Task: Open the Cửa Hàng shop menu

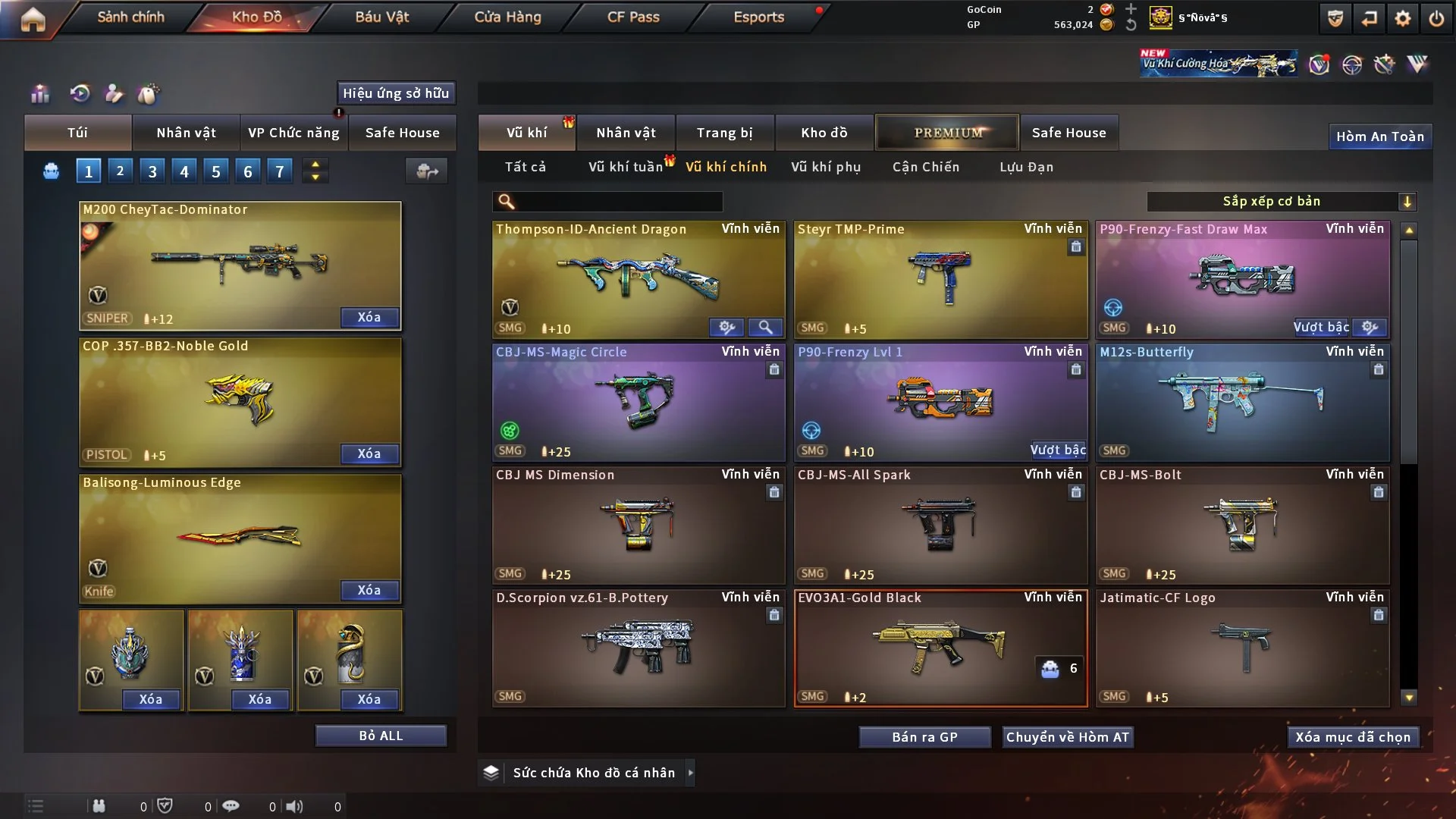Action: (507, 17)
